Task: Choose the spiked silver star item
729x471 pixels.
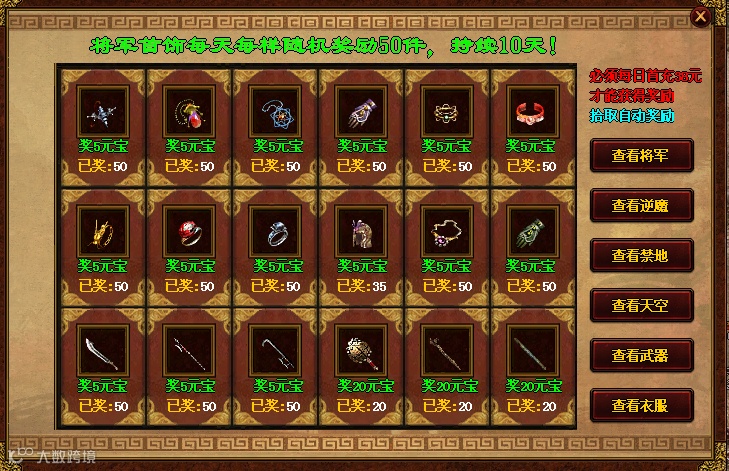Action: 103,109
